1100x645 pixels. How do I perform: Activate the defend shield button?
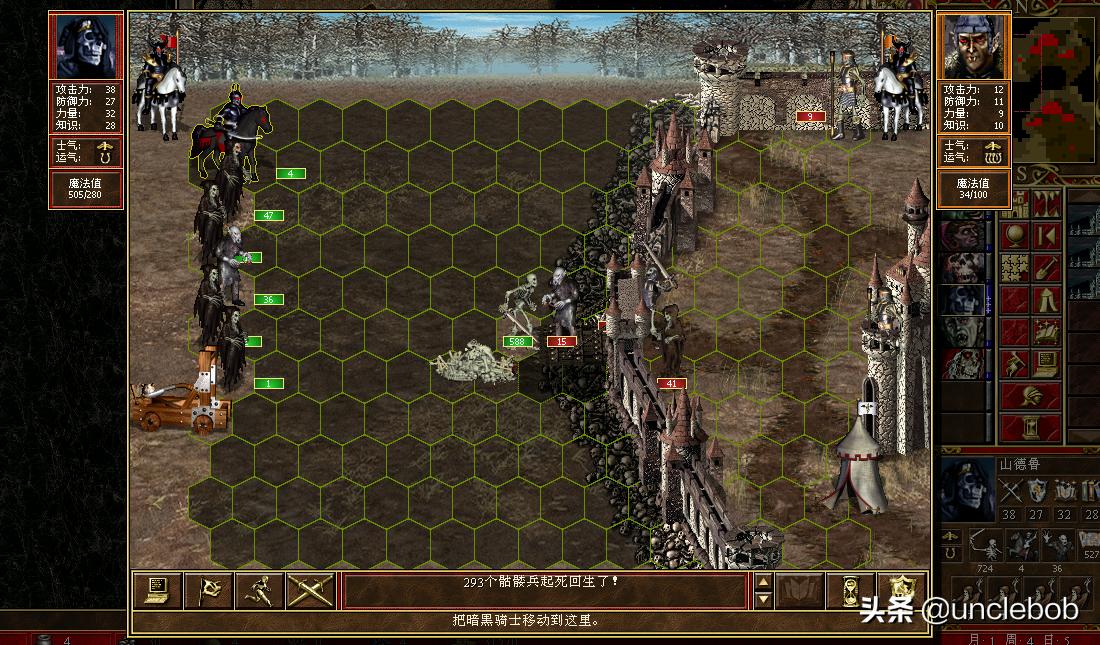coord(902,590)
